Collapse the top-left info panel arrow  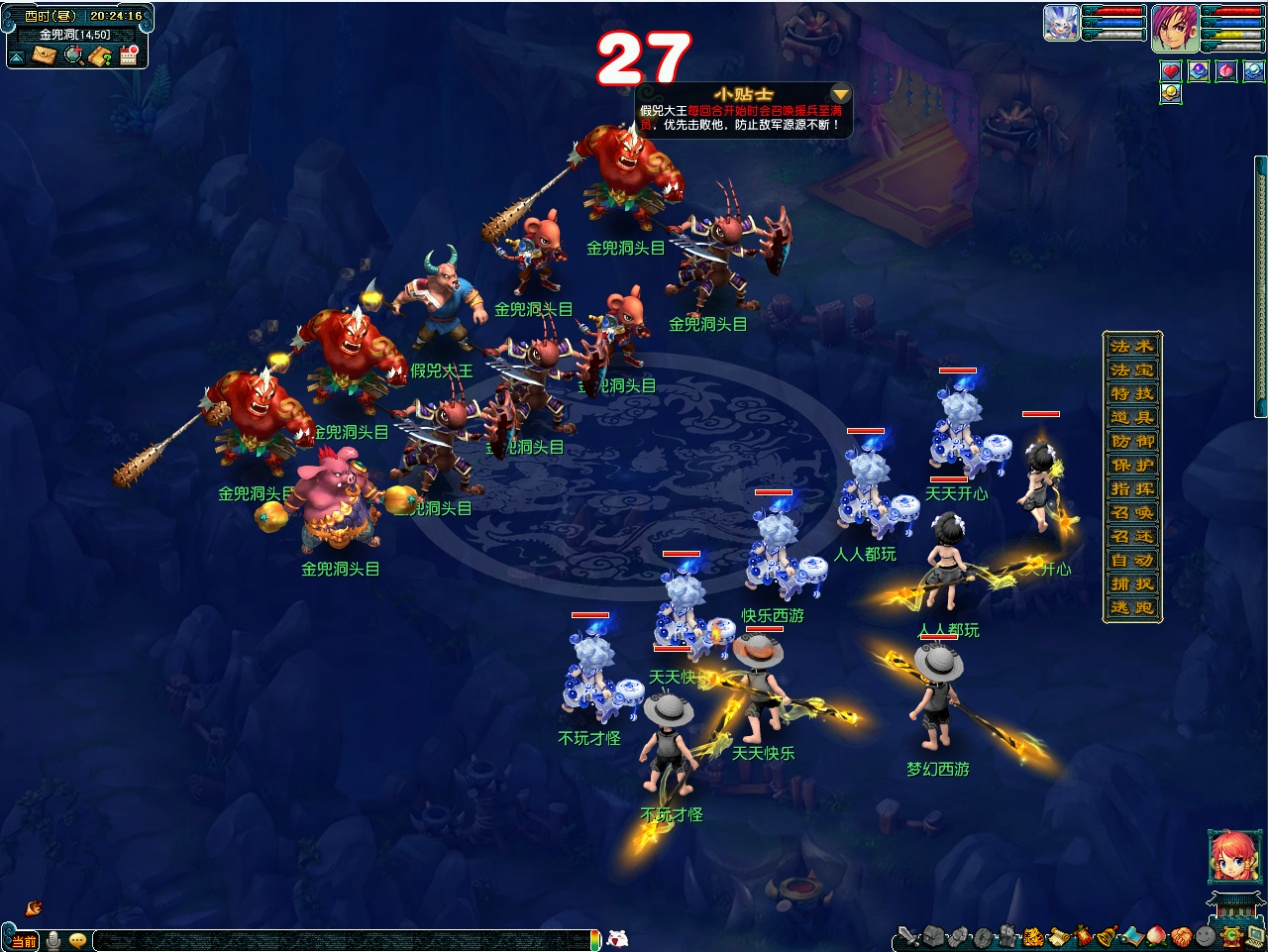coord(17,57)
